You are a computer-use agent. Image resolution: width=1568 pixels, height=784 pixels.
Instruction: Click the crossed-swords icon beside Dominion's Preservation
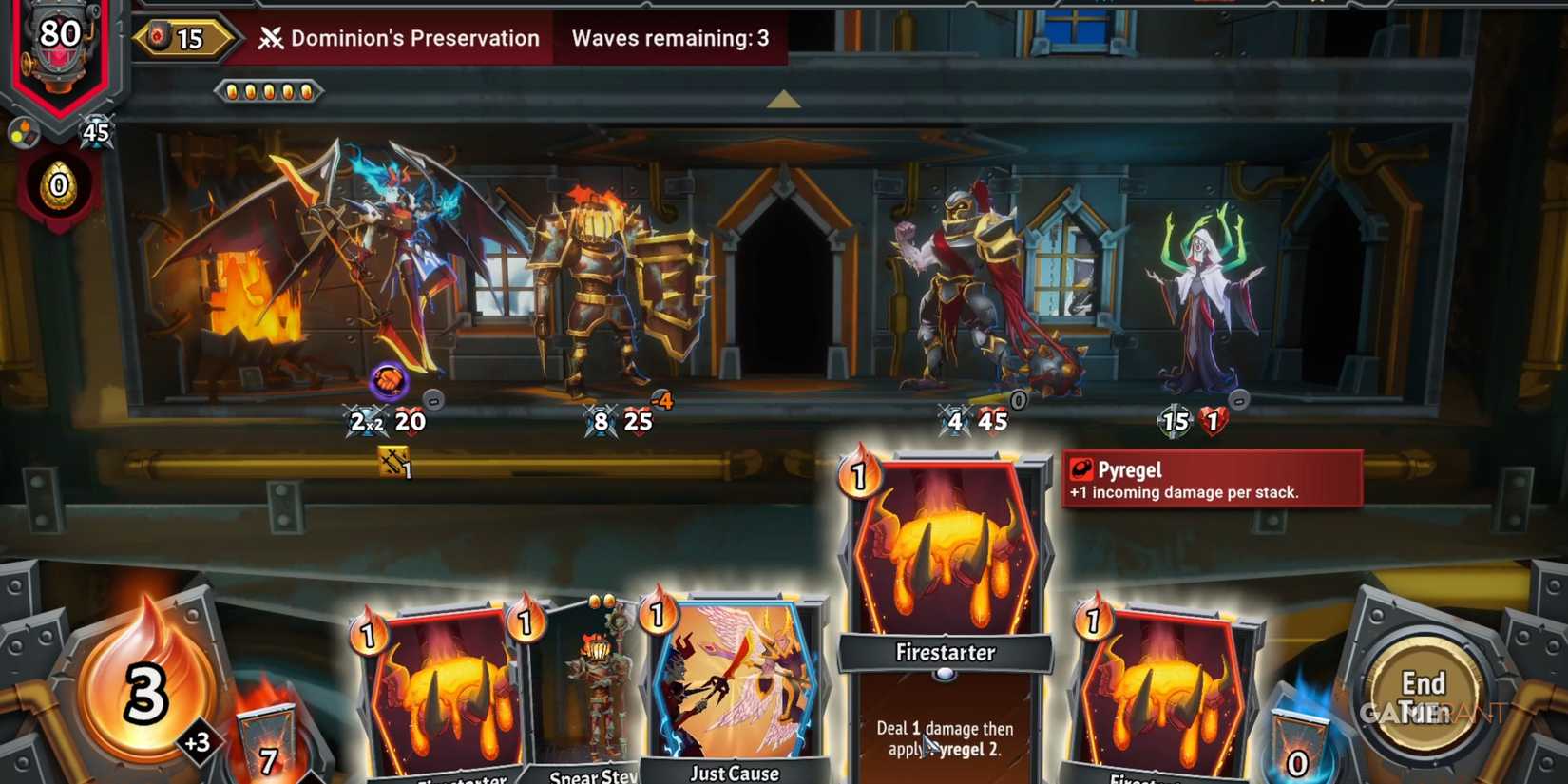tap(272, 39)
